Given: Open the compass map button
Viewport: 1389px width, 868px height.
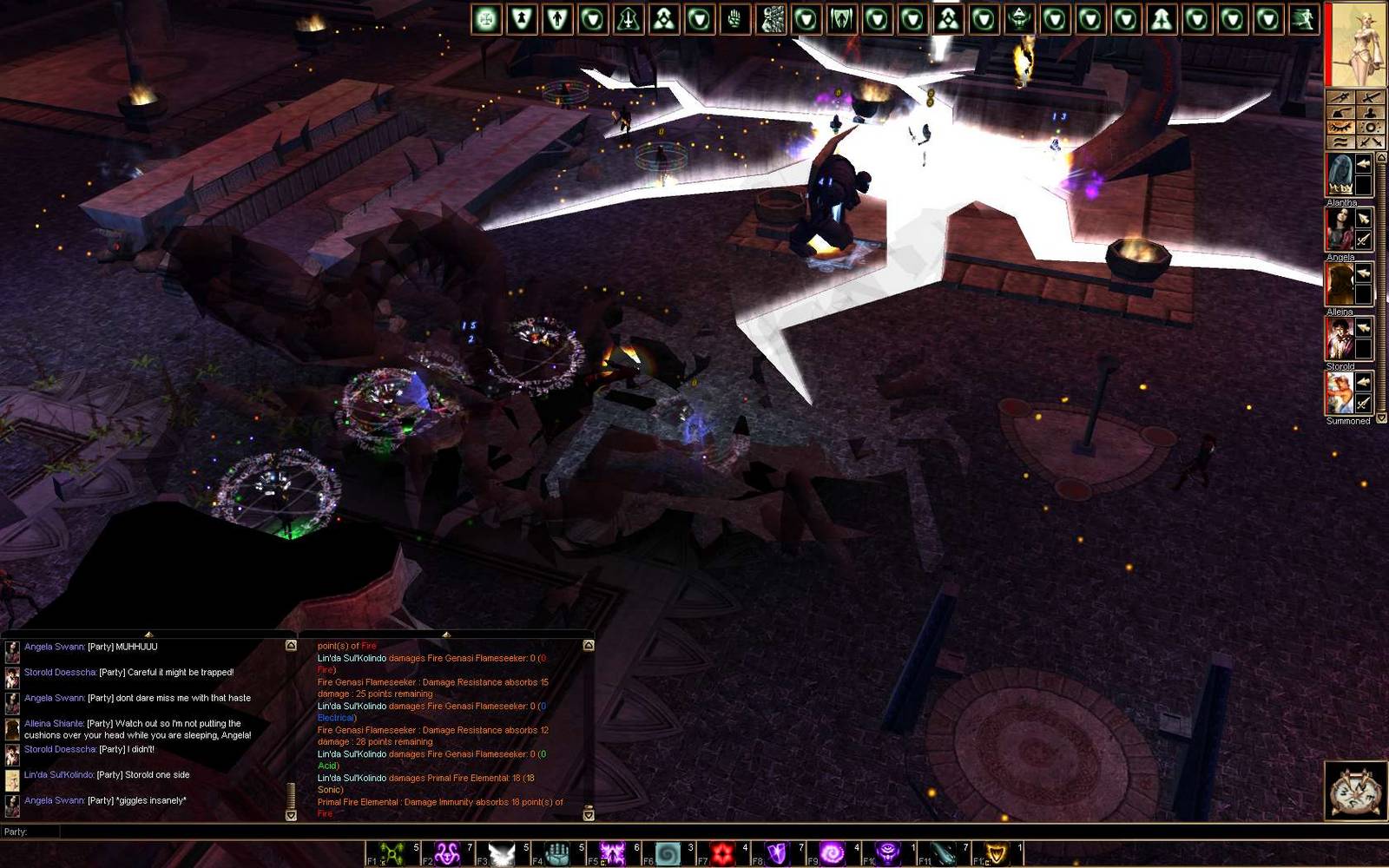Looking at the screenshot, I should [x=1355, y=791].
